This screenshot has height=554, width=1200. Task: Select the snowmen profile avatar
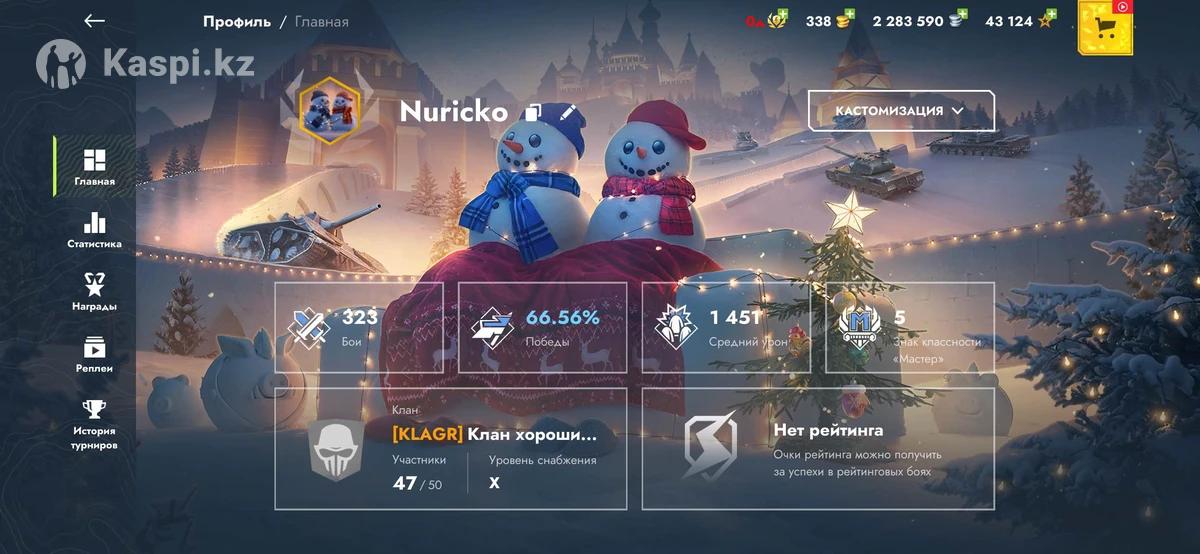[x=330, y=111]
